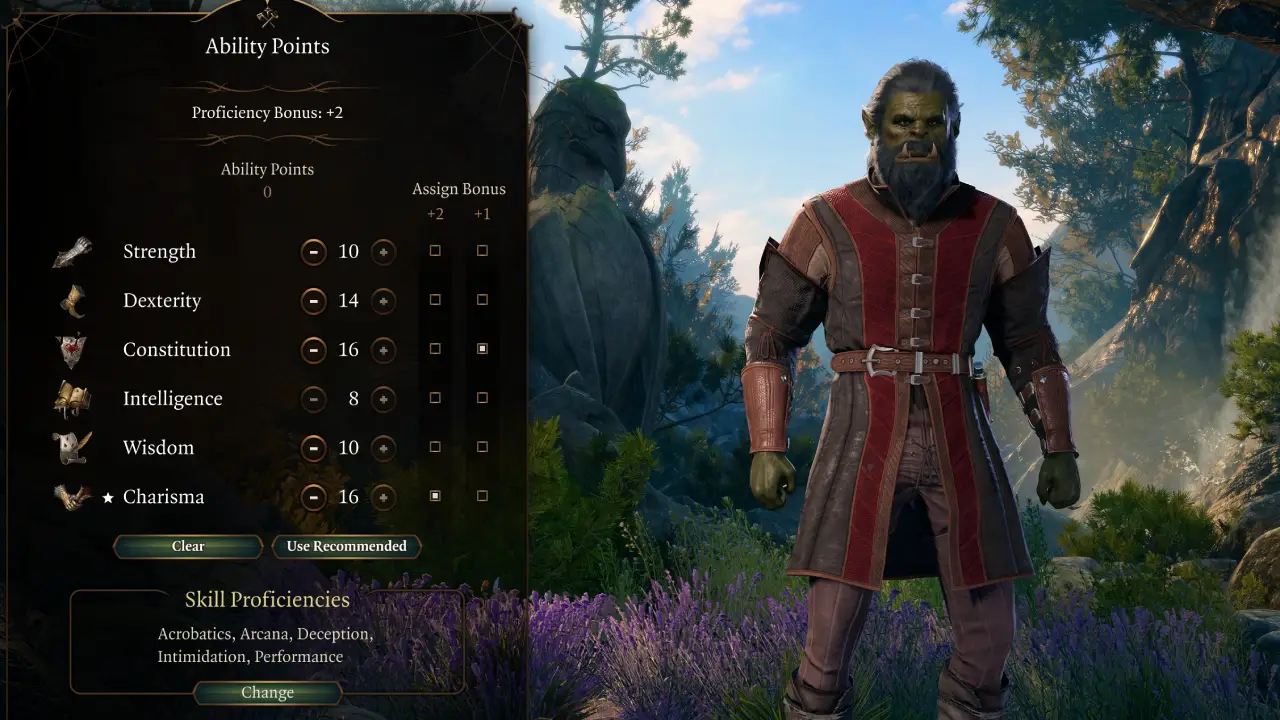Apply the Use Recommended ability scores
Image resolution: width=1280 pixels, height=720 pixels.
[x=346, y=546]
